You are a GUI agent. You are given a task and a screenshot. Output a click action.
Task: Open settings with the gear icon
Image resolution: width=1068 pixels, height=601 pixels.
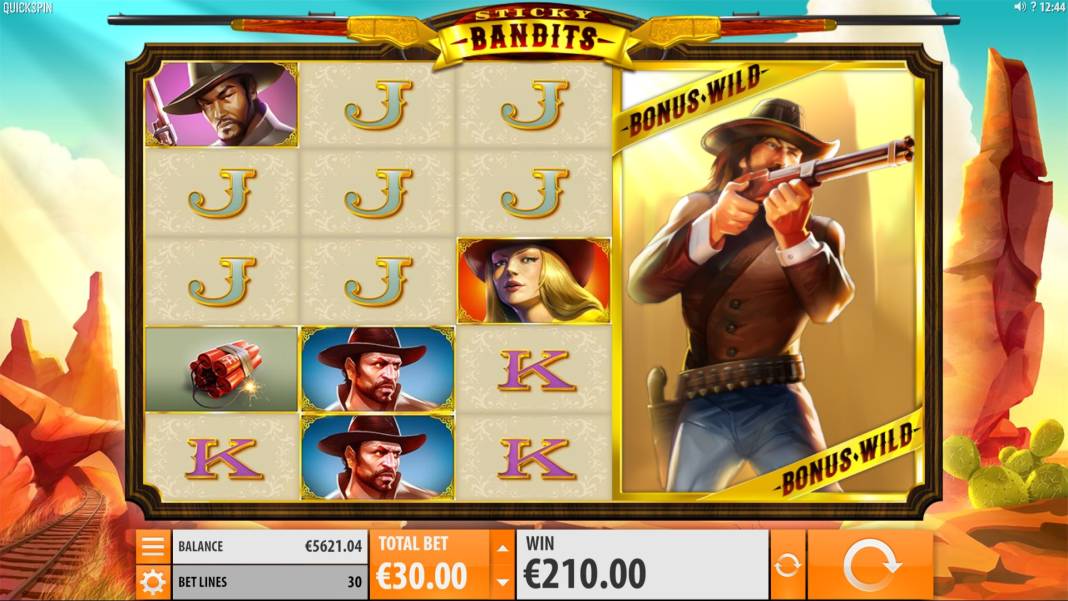(x=153, y=582)
